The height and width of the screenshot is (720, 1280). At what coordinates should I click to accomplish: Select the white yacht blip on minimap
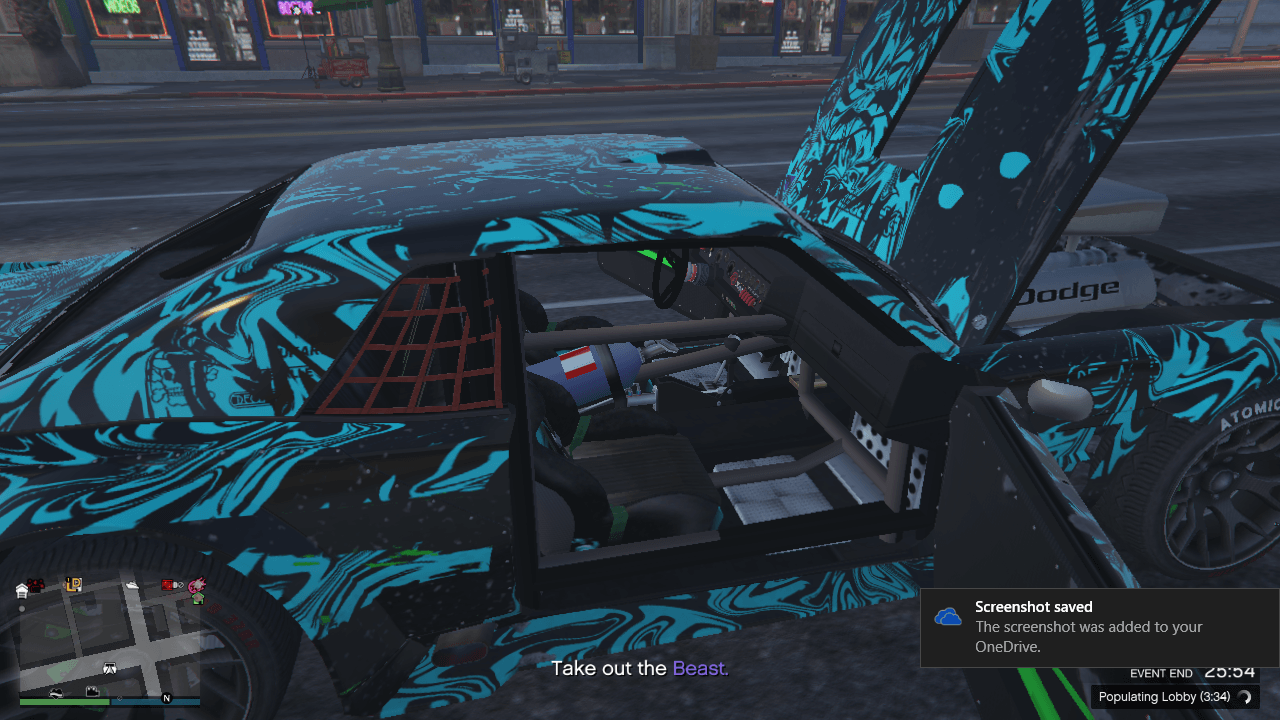pos(132,585)
